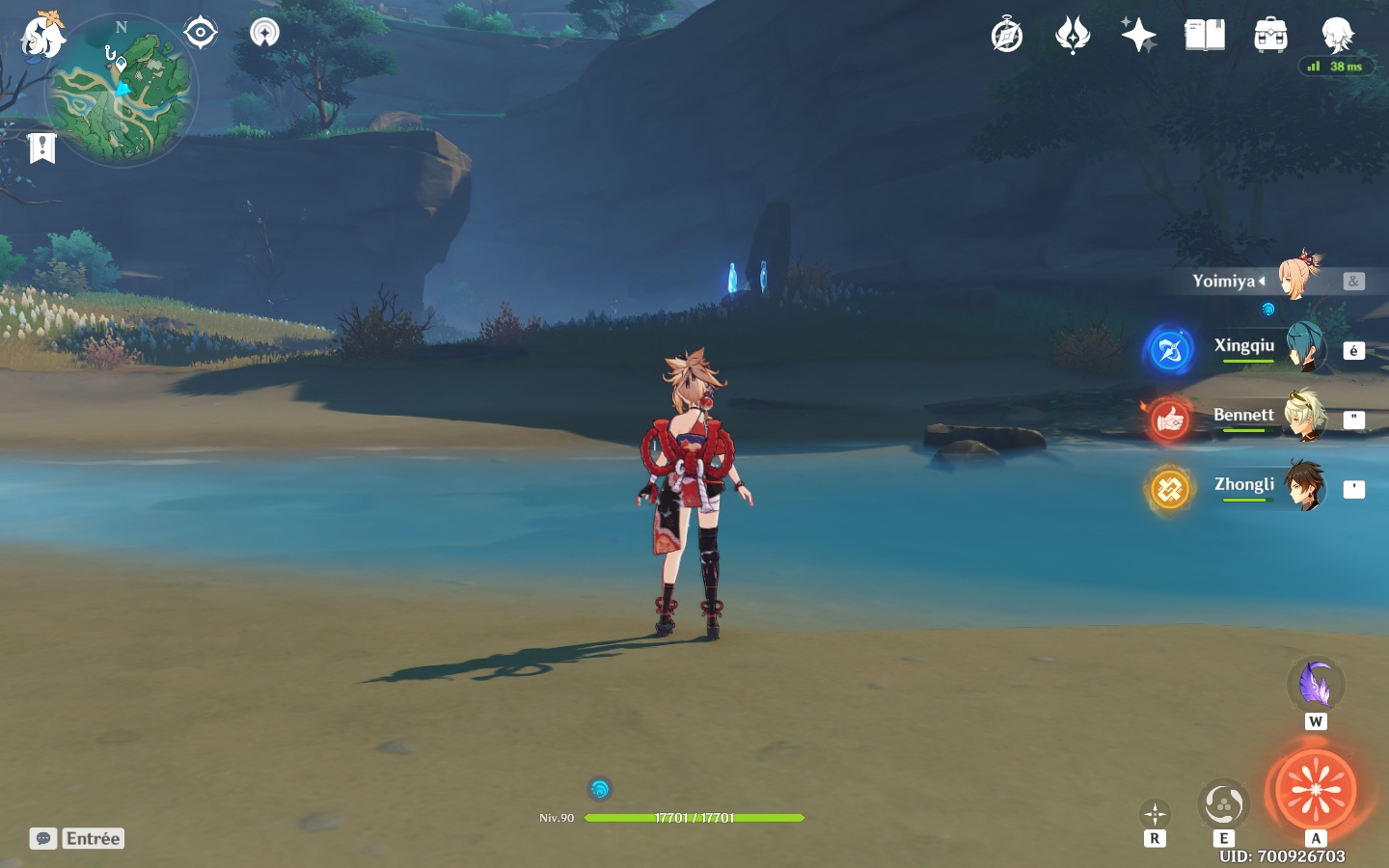1389x868 pixels.
Task: Trigger the aiming mode crosshair icon
Action: pyautogui.click(x=1155, y=814)
